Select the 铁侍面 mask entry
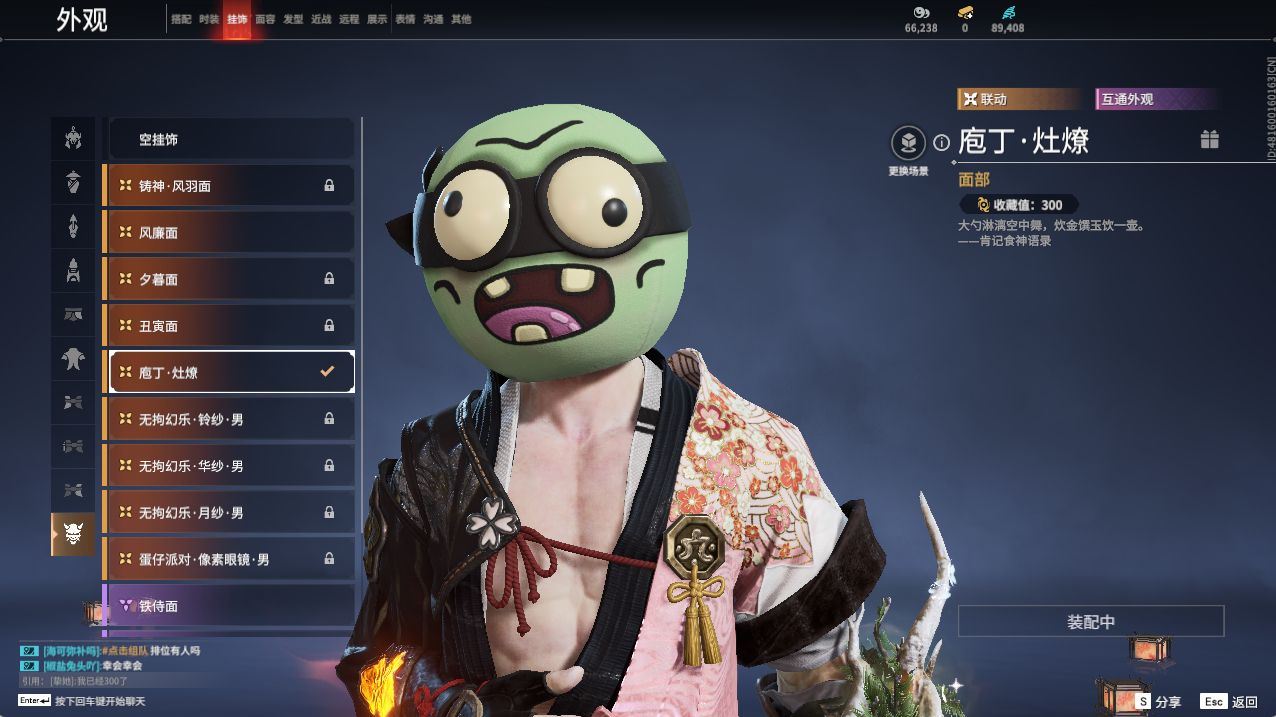 click(229, 606)
